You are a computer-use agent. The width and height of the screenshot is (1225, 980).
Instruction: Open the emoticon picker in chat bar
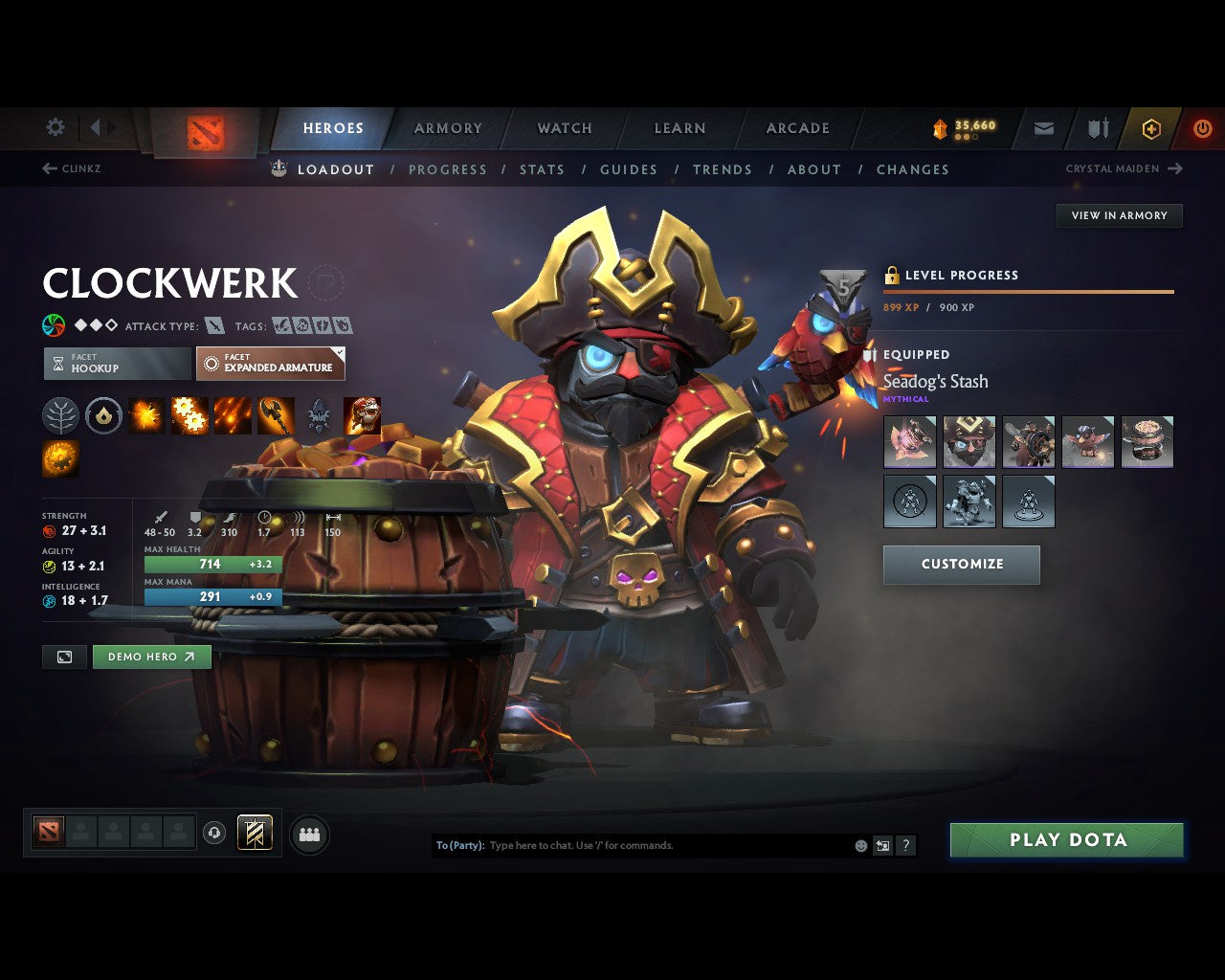[x=859, y=845]
